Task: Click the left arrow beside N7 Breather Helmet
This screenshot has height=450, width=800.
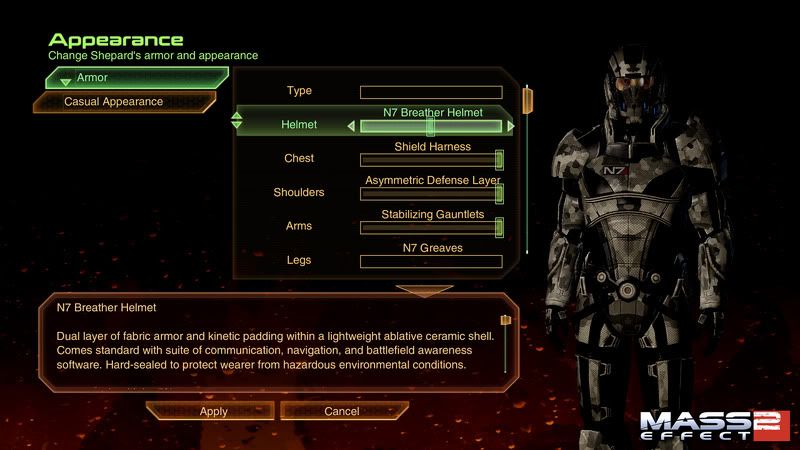Action: coord(351,126)
